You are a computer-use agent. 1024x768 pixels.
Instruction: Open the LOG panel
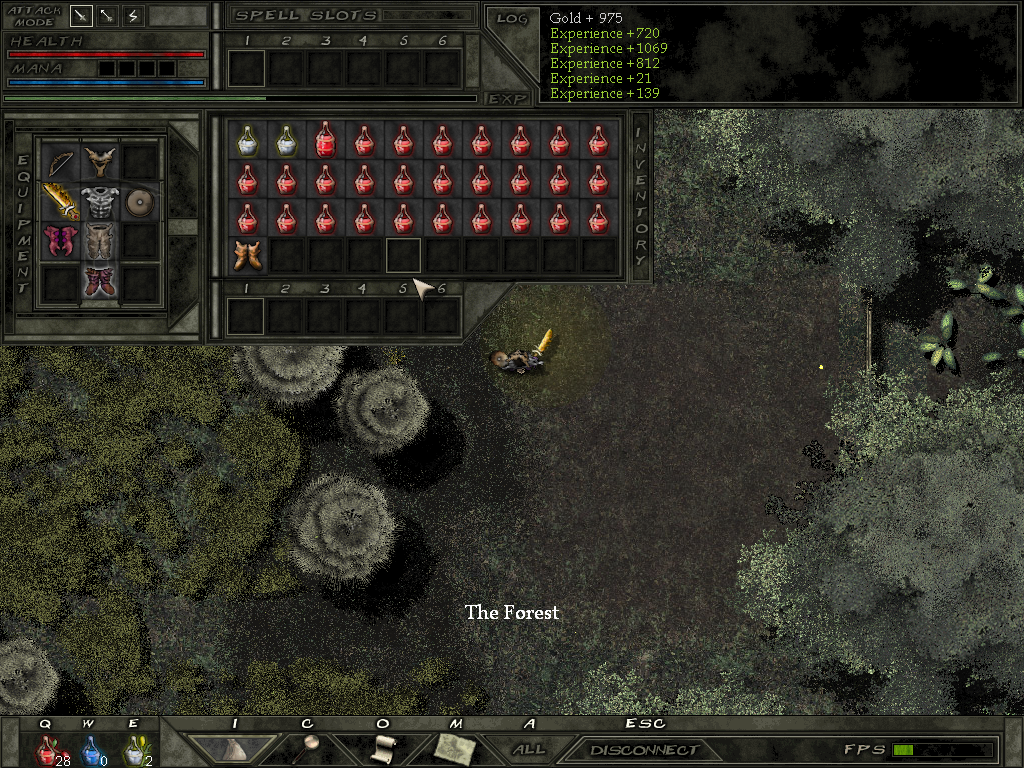(512, 18)
